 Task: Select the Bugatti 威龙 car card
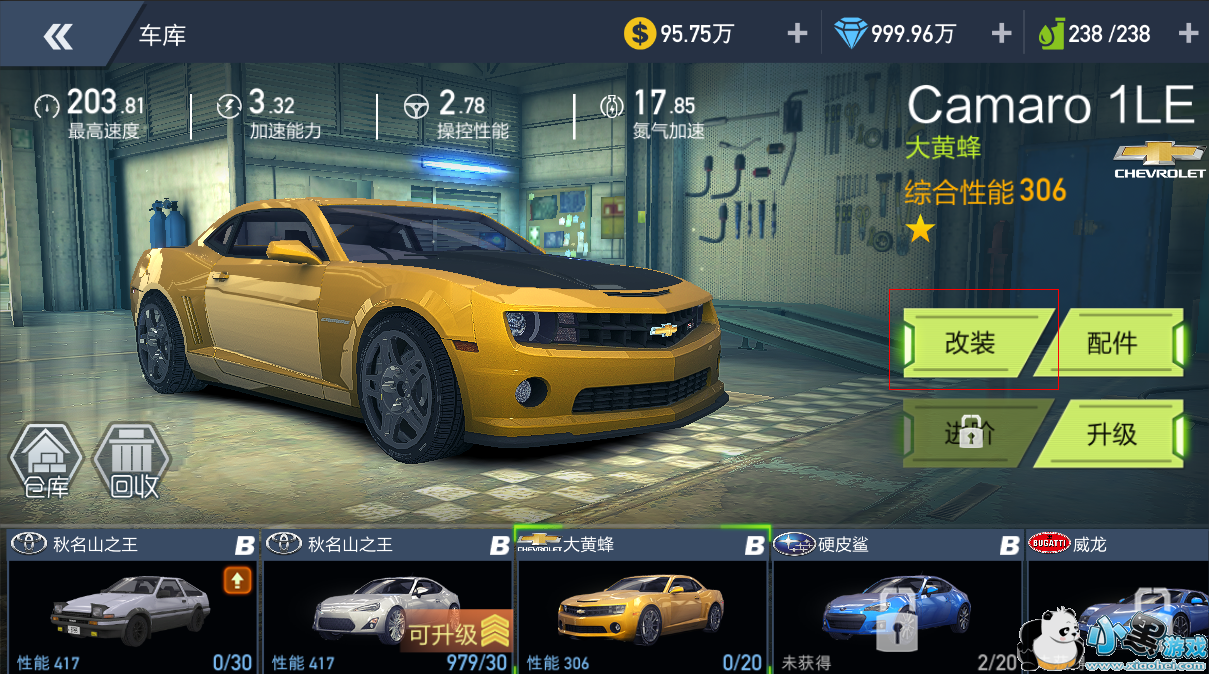(1117, 603)
